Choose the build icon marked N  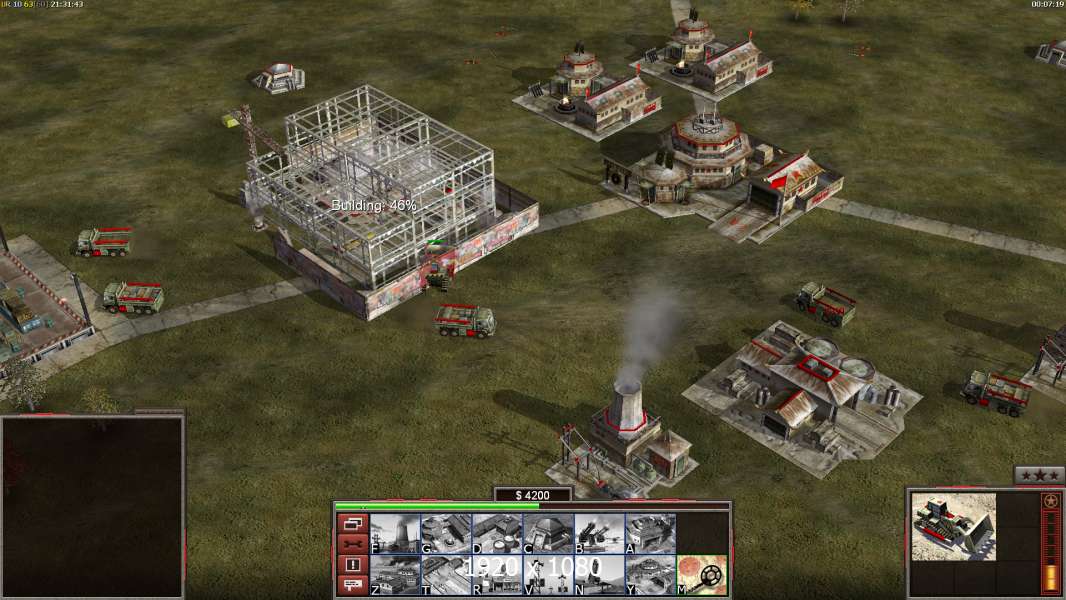599,575
